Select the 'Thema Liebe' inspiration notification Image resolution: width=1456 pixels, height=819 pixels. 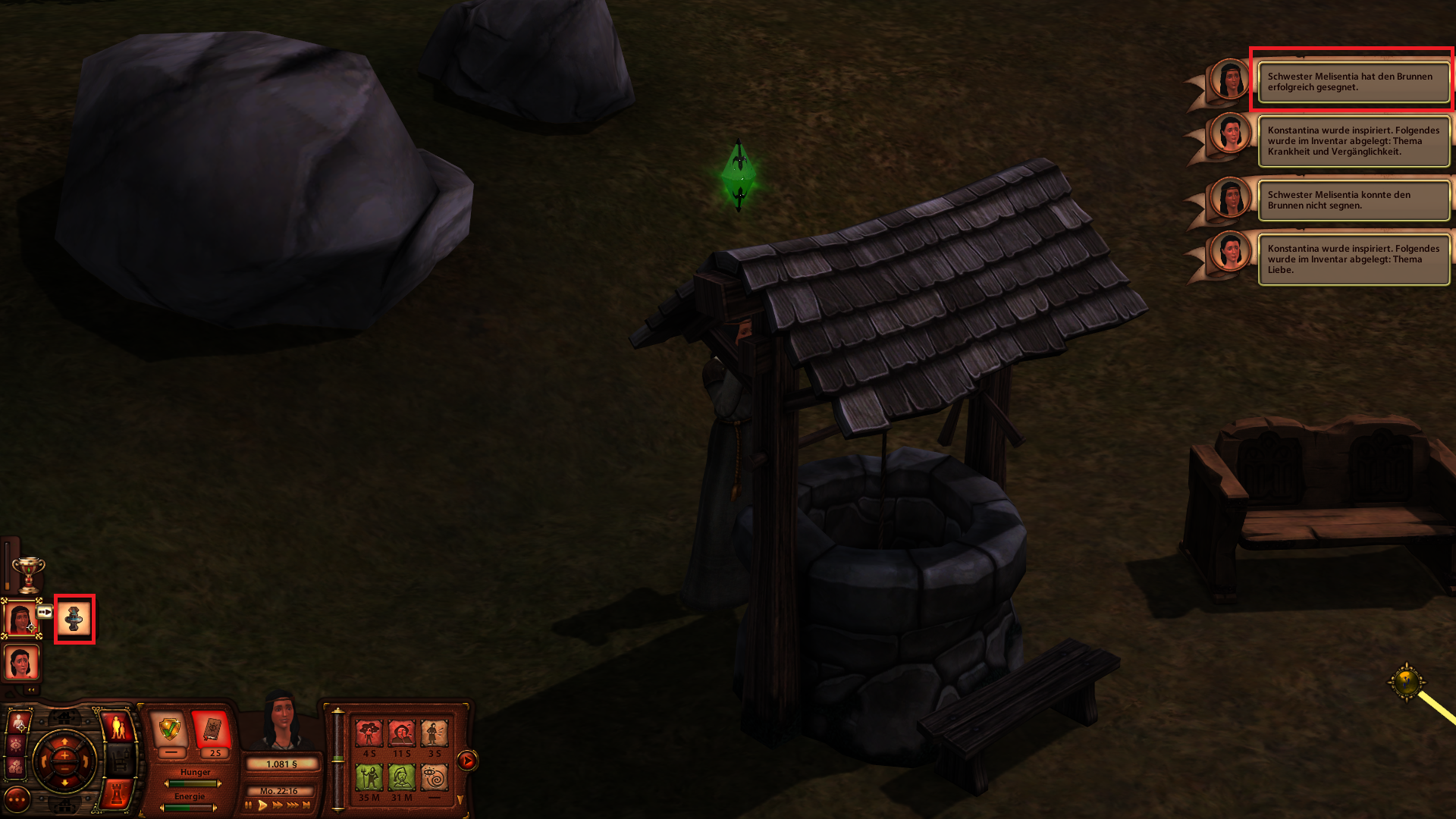point(1354,259)
